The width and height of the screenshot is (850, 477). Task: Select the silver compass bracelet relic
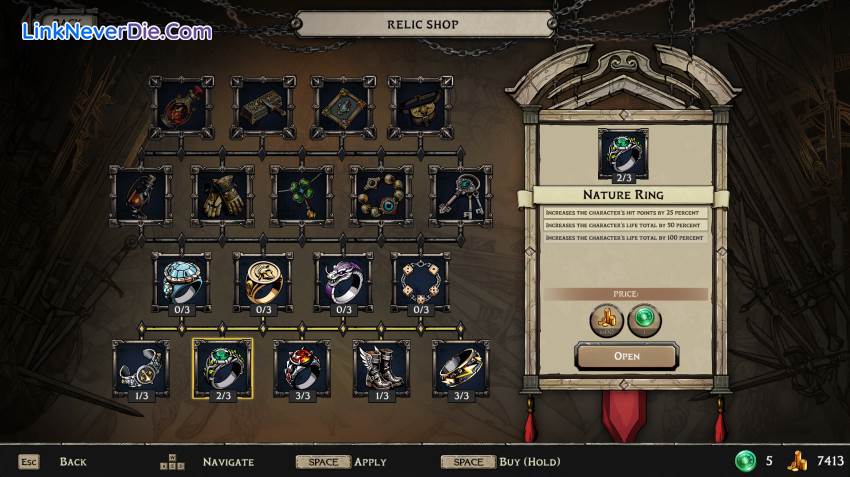pyautogui.click(x=141, y=367)
